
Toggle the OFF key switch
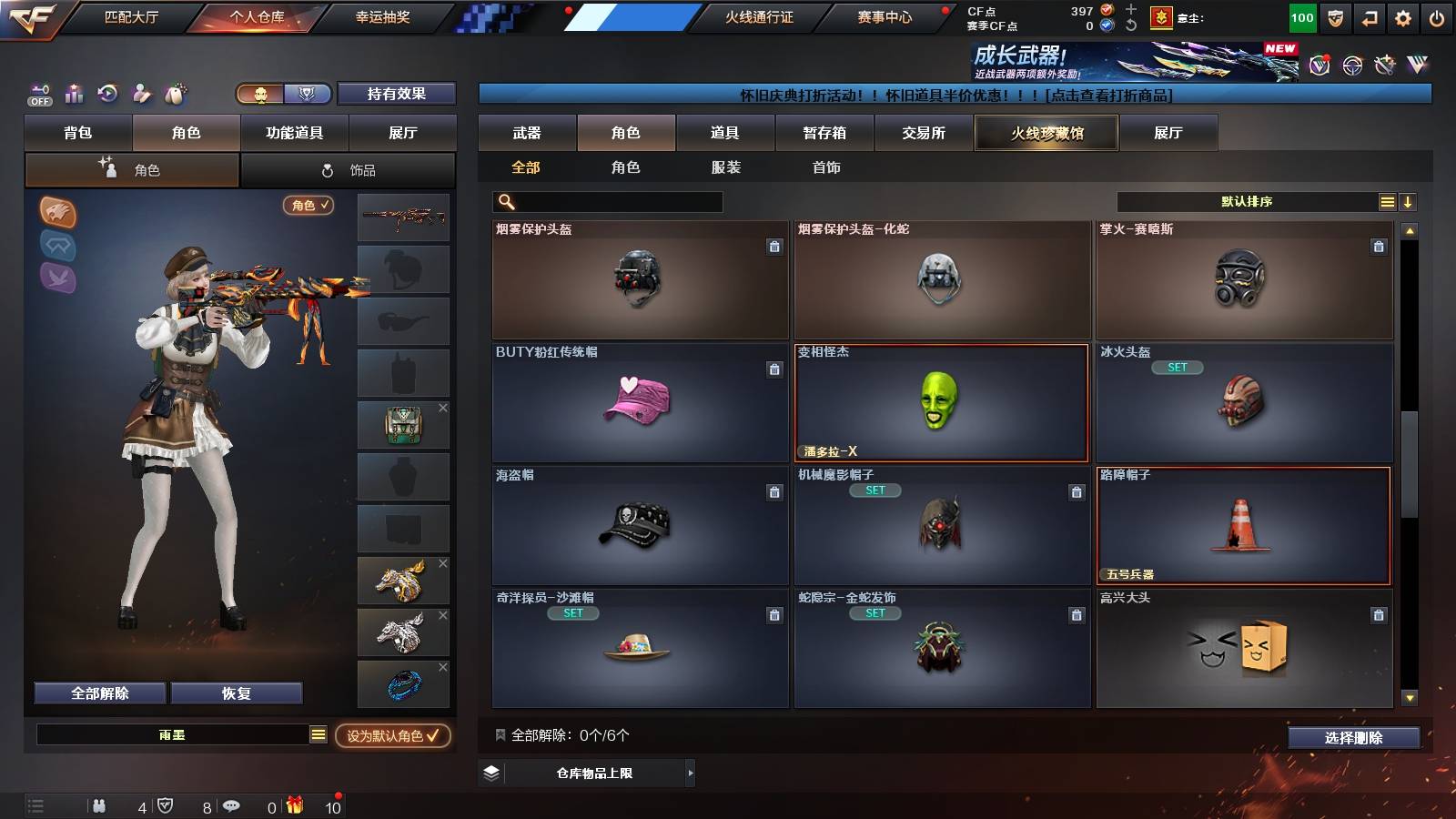tap(38, 94)
